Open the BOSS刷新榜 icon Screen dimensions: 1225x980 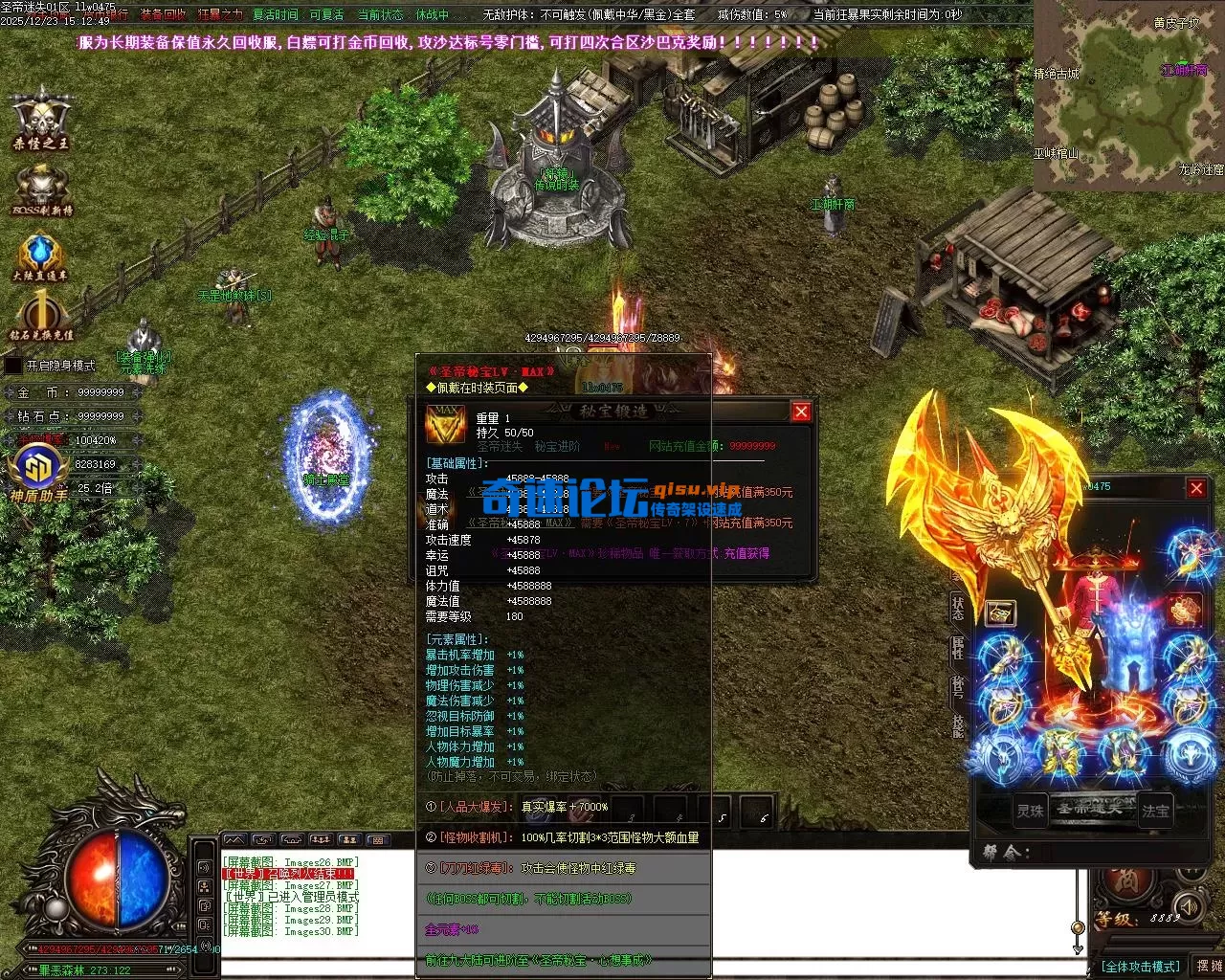click(x=41, y=188)
